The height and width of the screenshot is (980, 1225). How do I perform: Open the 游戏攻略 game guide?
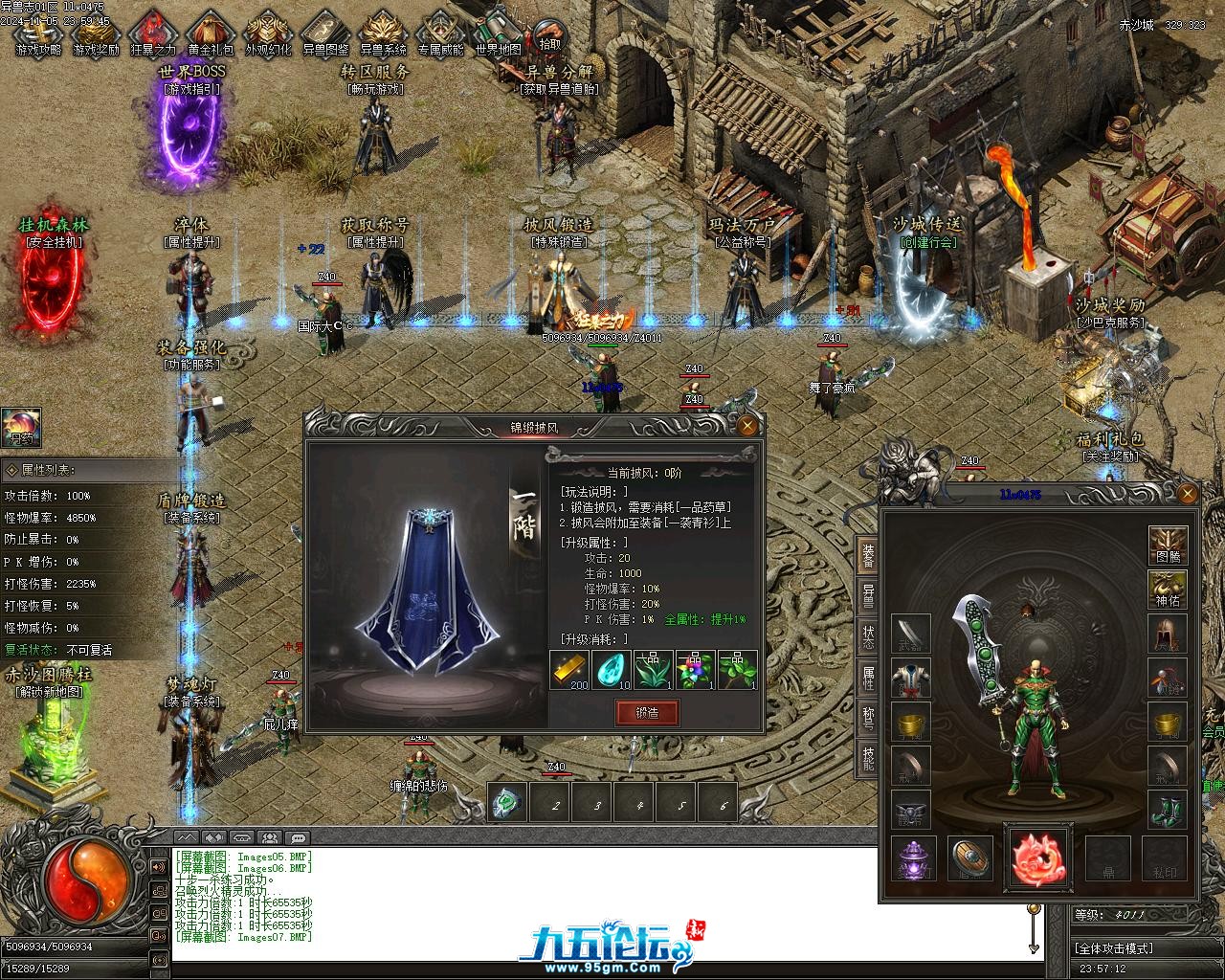(38, 34)
